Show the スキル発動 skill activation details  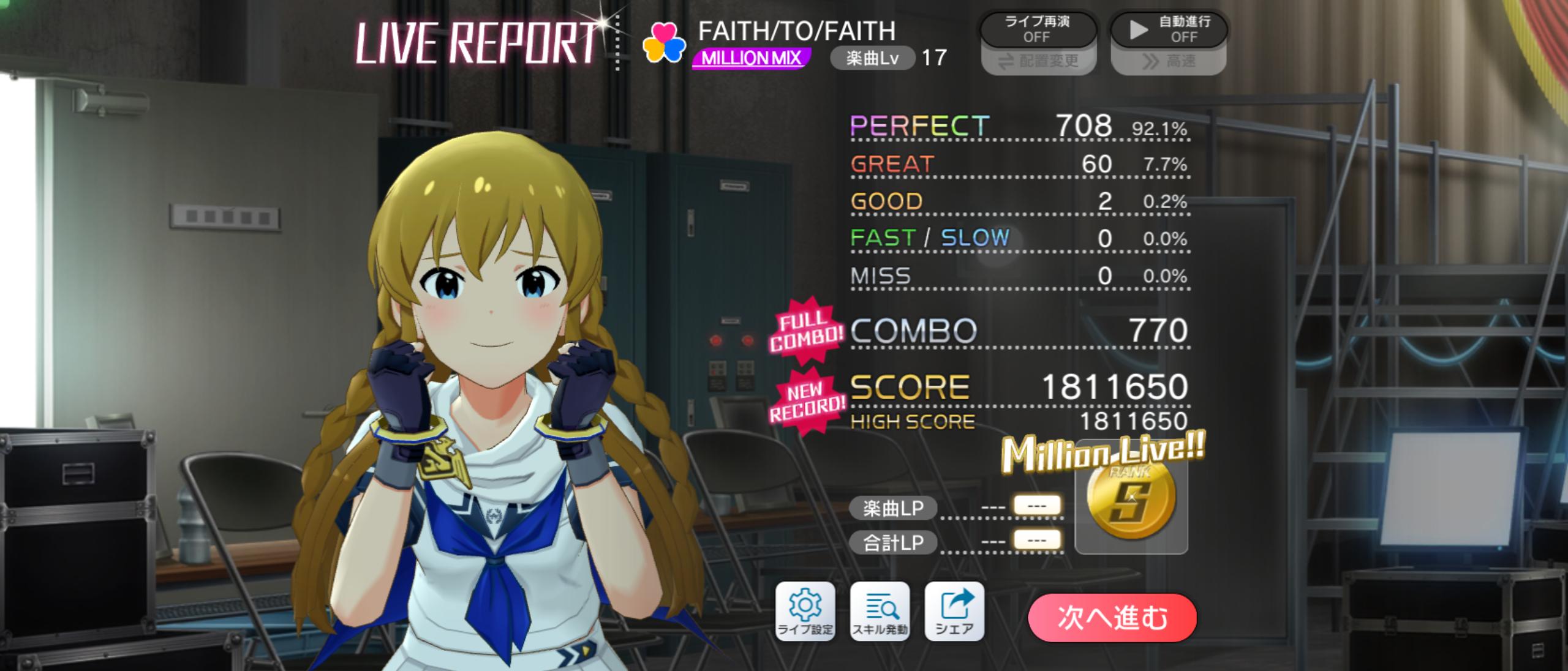880,612
